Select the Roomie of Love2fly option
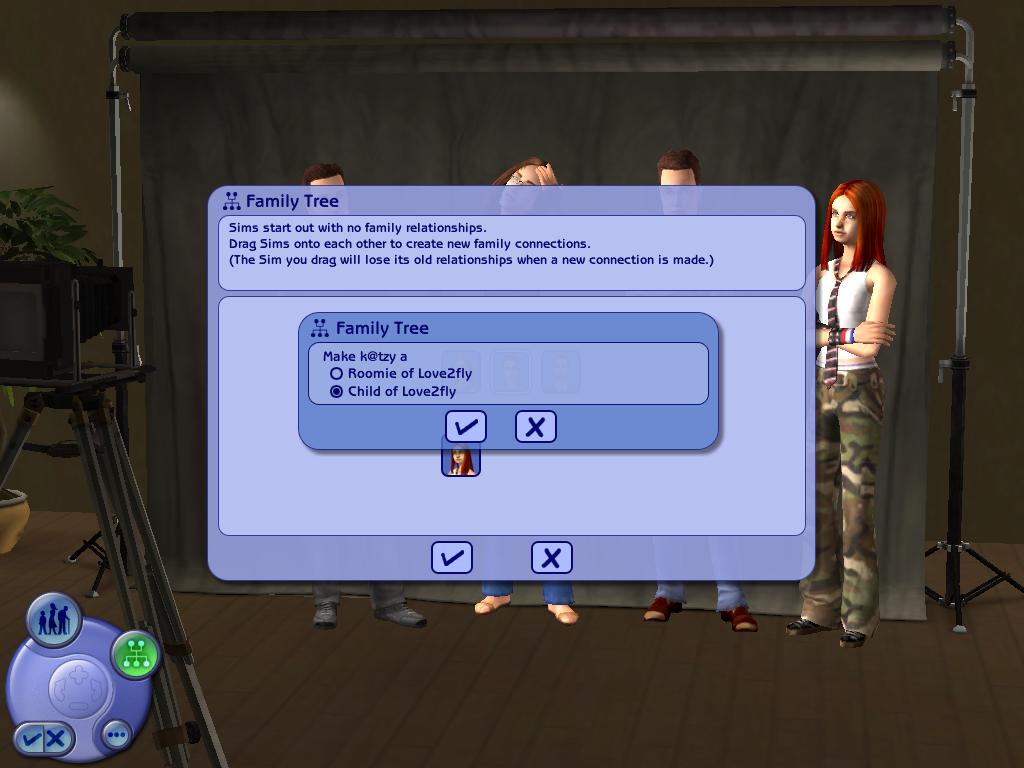 (337, 374)
